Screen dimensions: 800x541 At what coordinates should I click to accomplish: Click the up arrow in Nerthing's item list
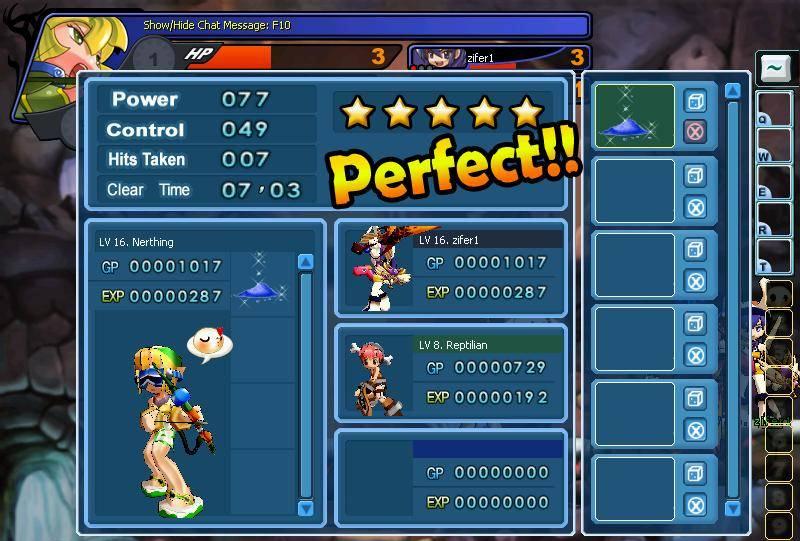tap(306, 262)
